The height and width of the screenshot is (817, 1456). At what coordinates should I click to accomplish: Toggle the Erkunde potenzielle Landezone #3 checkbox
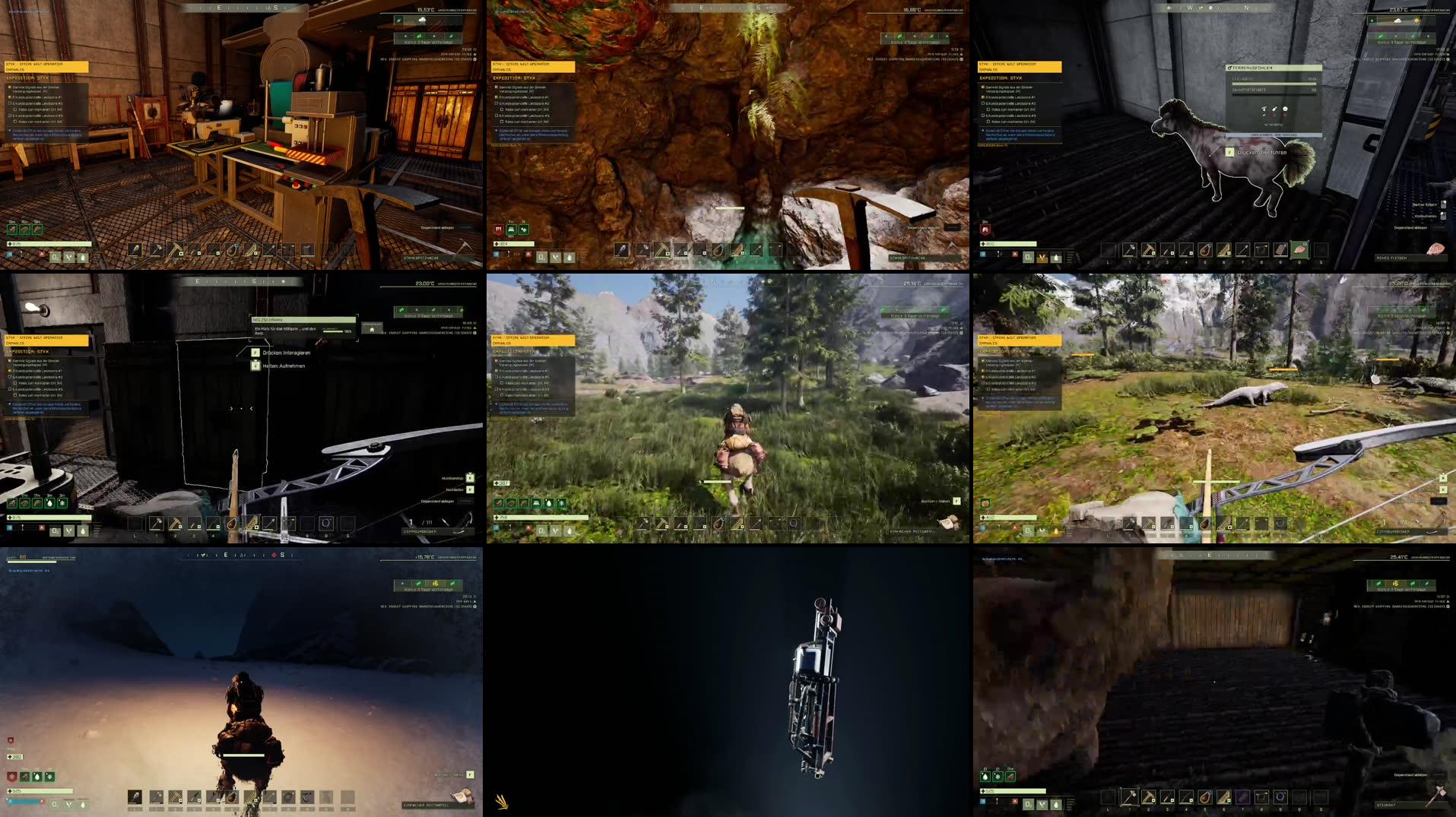(982, 116)
